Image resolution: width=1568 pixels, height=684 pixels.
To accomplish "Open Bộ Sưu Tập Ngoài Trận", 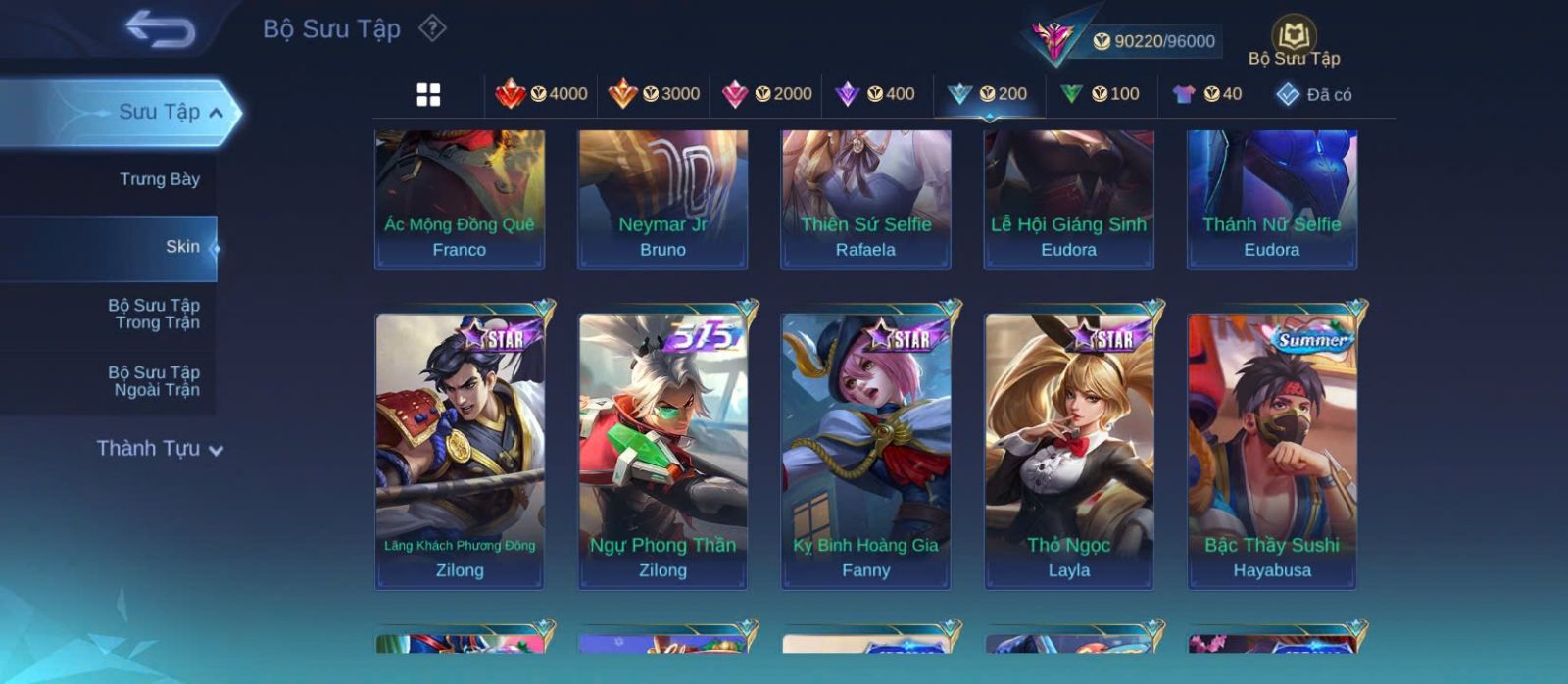I will (154, 381).
